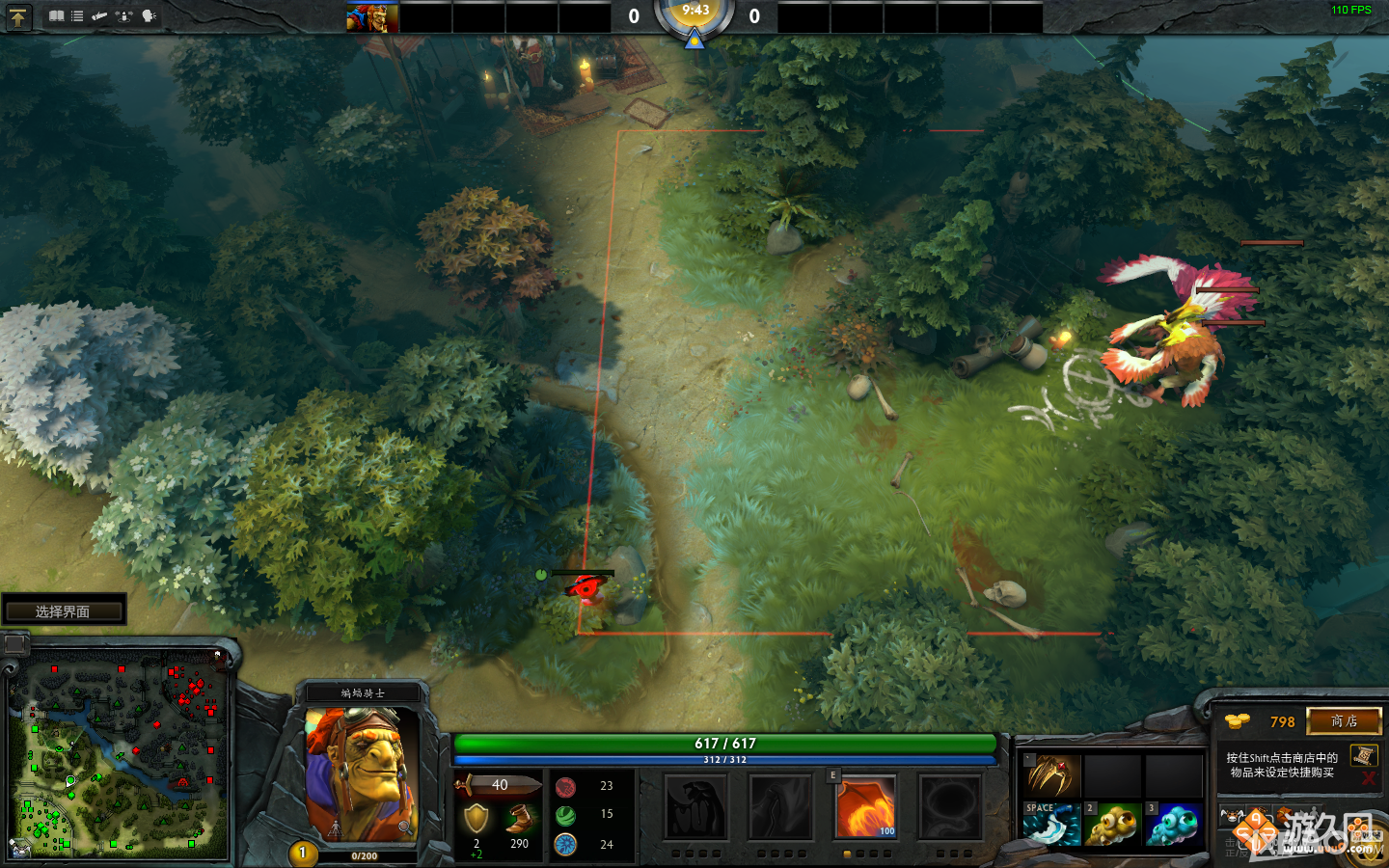Click the claw item in the first inventory slot
Image resolution: width=1389 pixels, height=868 pixels.
point(1050,777)
